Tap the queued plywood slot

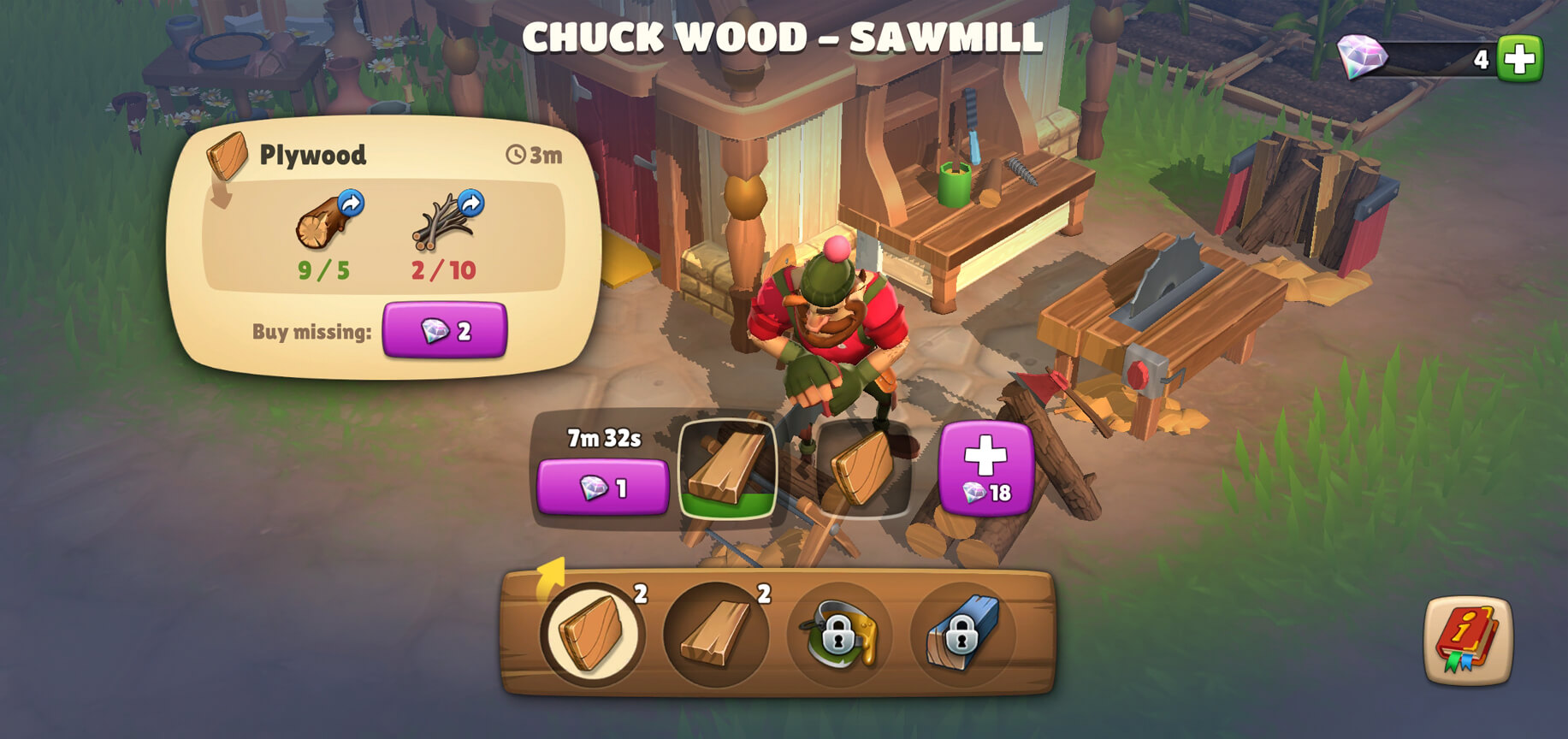point(862,469)
